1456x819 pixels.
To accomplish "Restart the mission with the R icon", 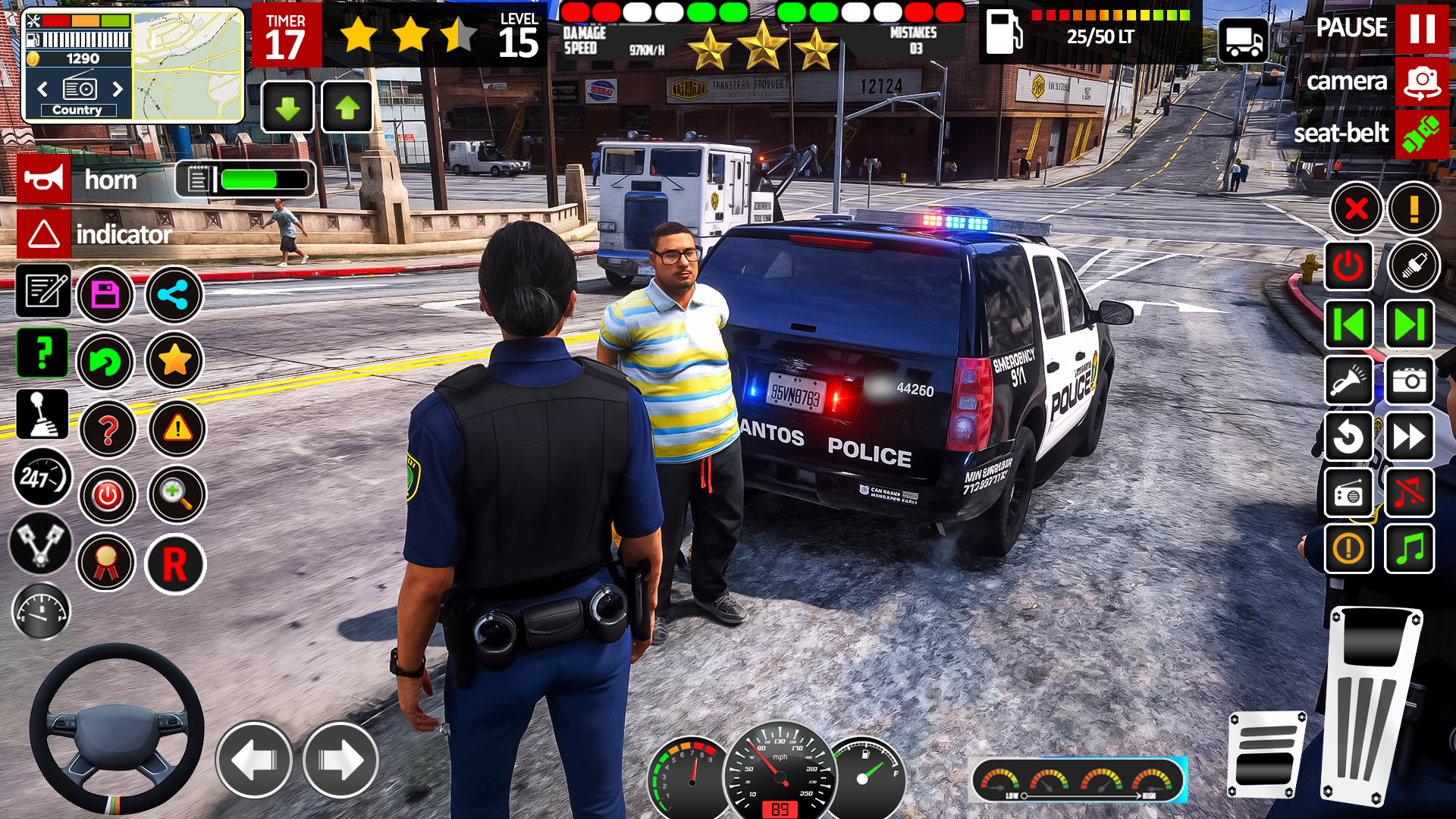I will tap(174, 562).
